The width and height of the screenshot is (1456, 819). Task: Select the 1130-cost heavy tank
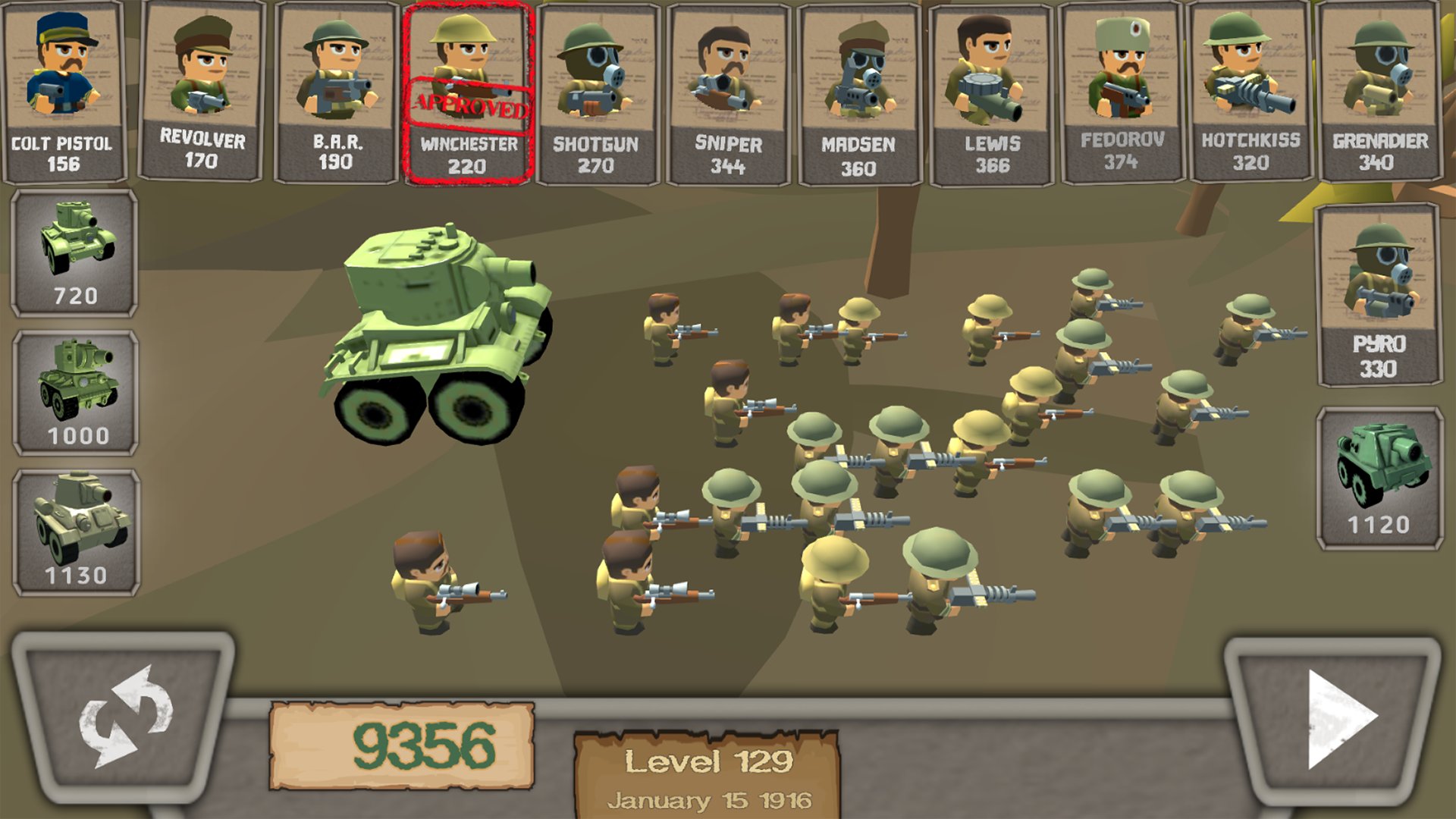[x=74, y=523]
